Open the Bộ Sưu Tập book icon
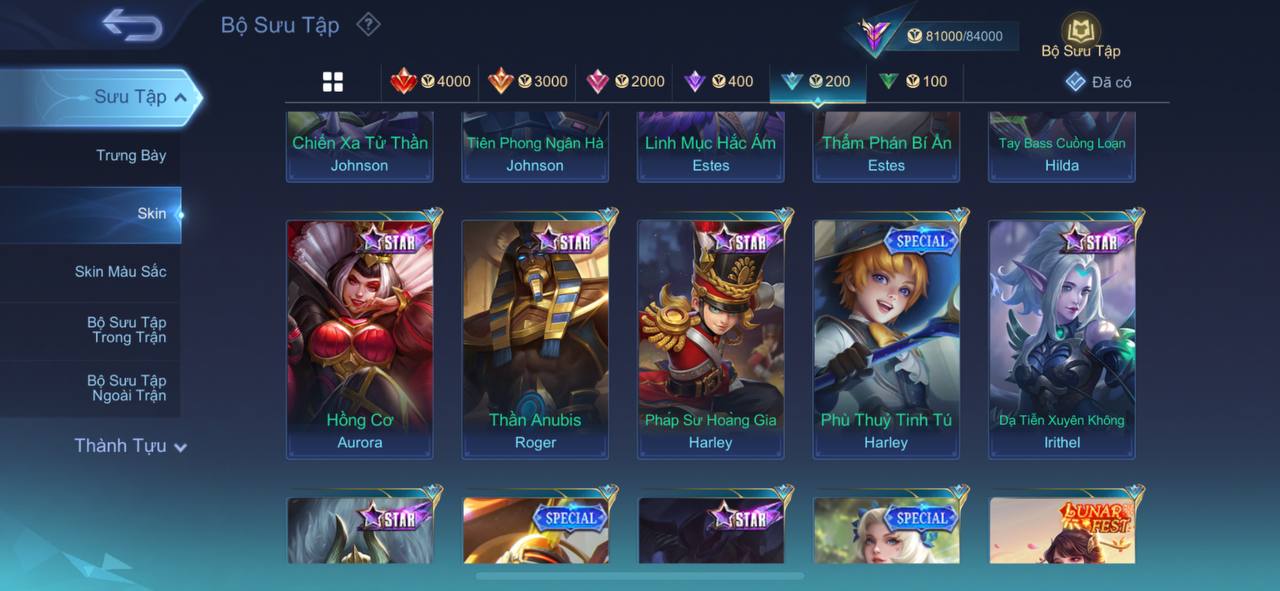 [1080, 32]
